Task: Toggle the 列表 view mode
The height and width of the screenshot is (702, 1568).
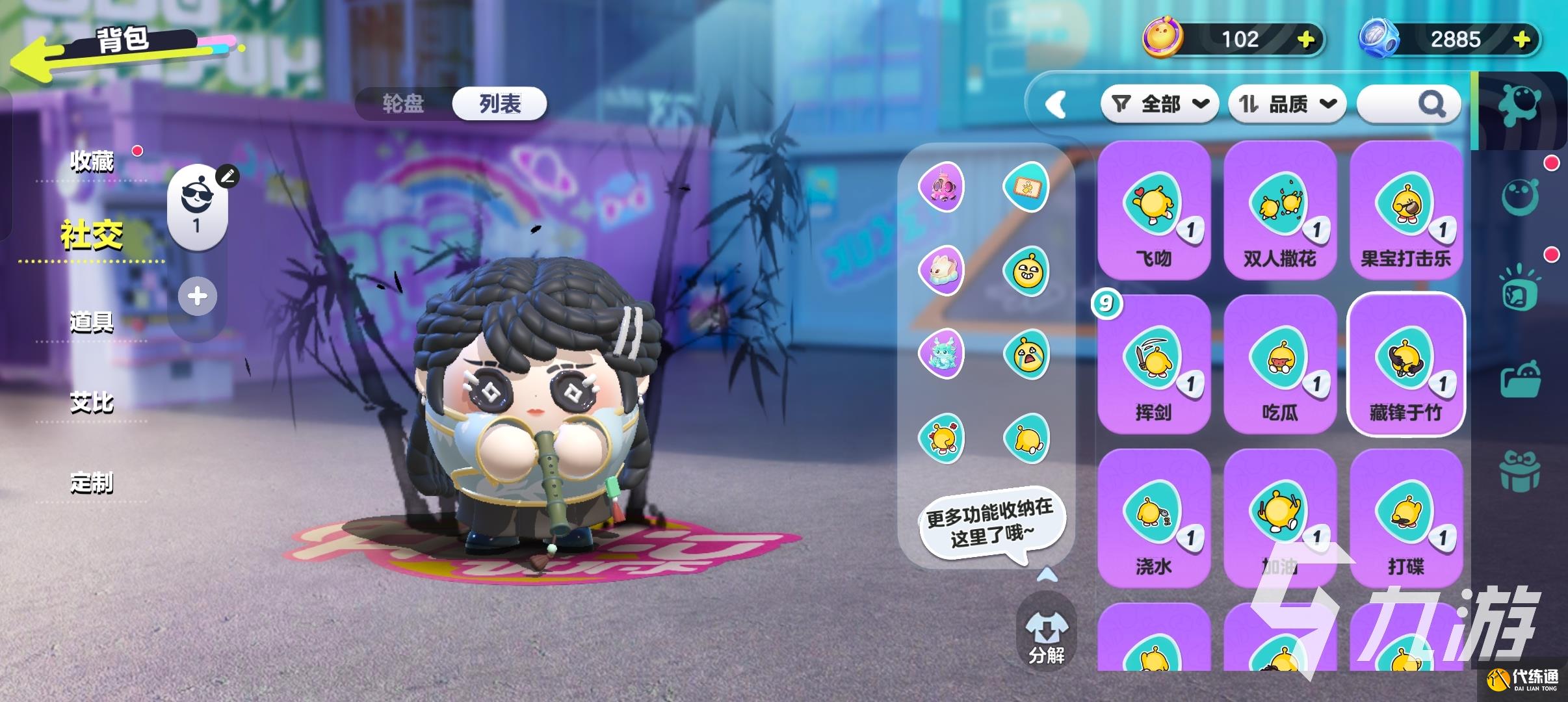Action: [499, 104]
